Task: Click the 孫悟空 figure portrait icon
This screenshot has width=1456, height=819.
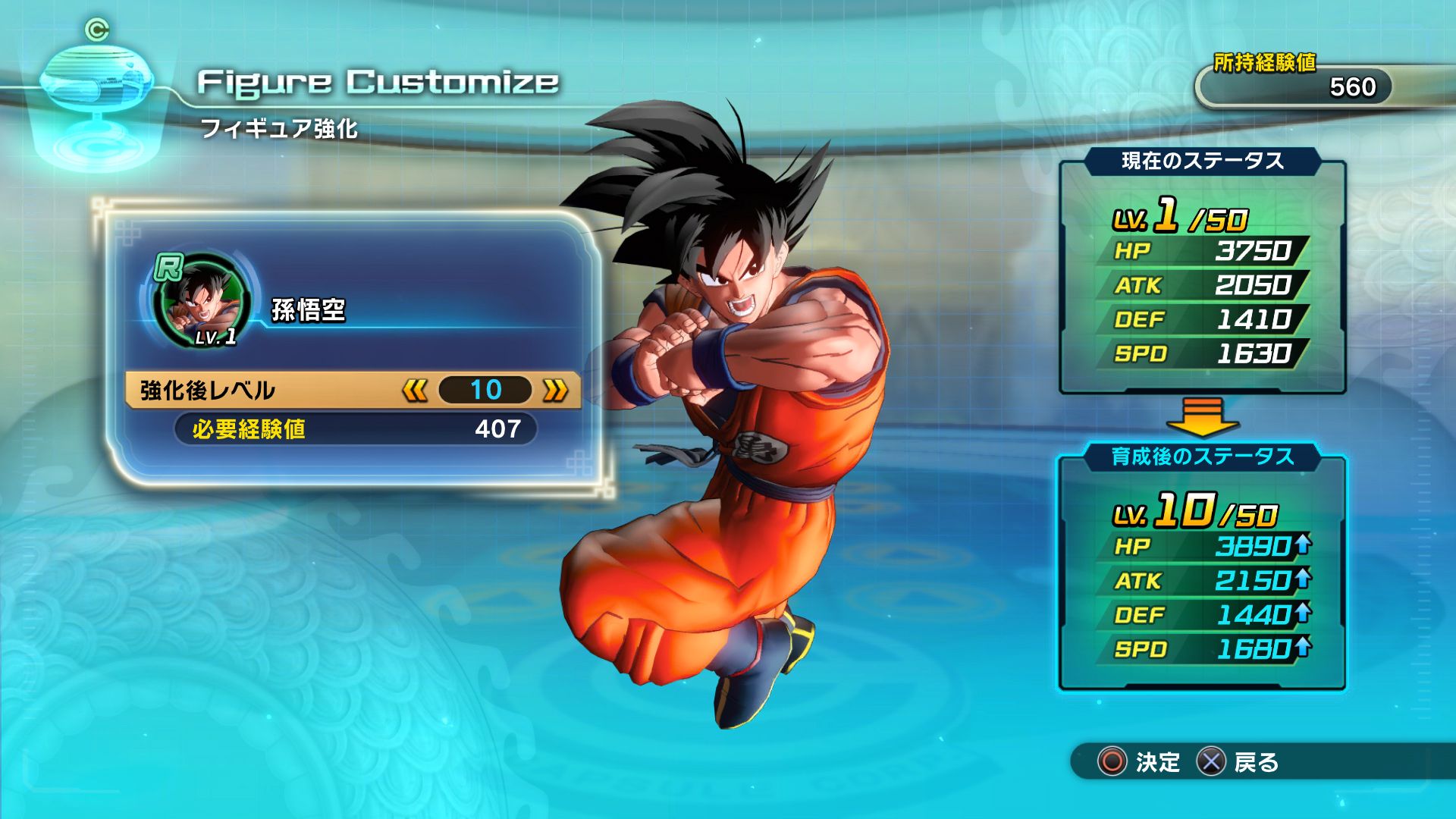Action: click(201, 301)
